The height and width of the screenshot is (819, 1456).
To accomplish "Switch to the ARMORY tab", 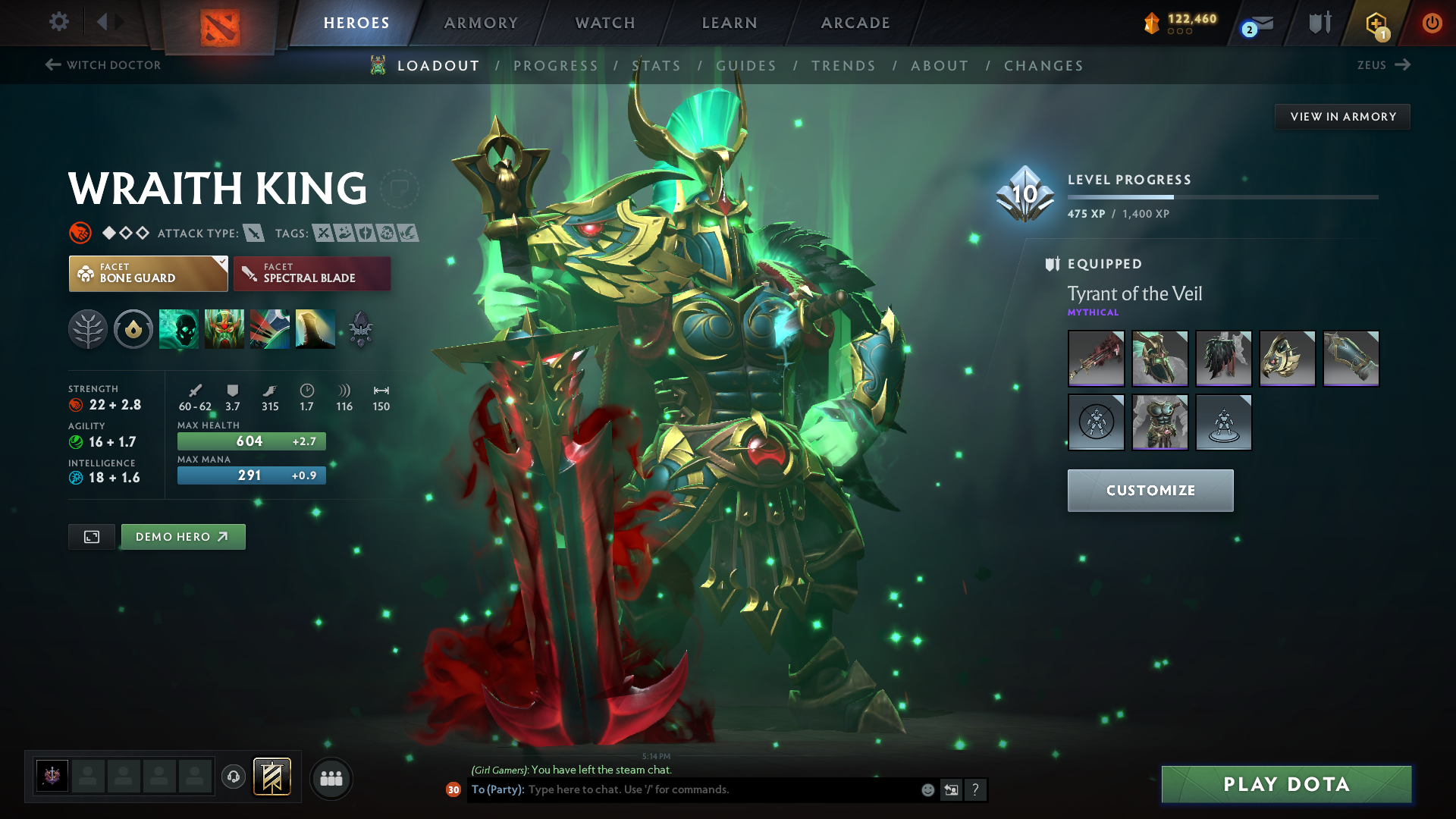I will pyautogui.click(x=481, y=23).
